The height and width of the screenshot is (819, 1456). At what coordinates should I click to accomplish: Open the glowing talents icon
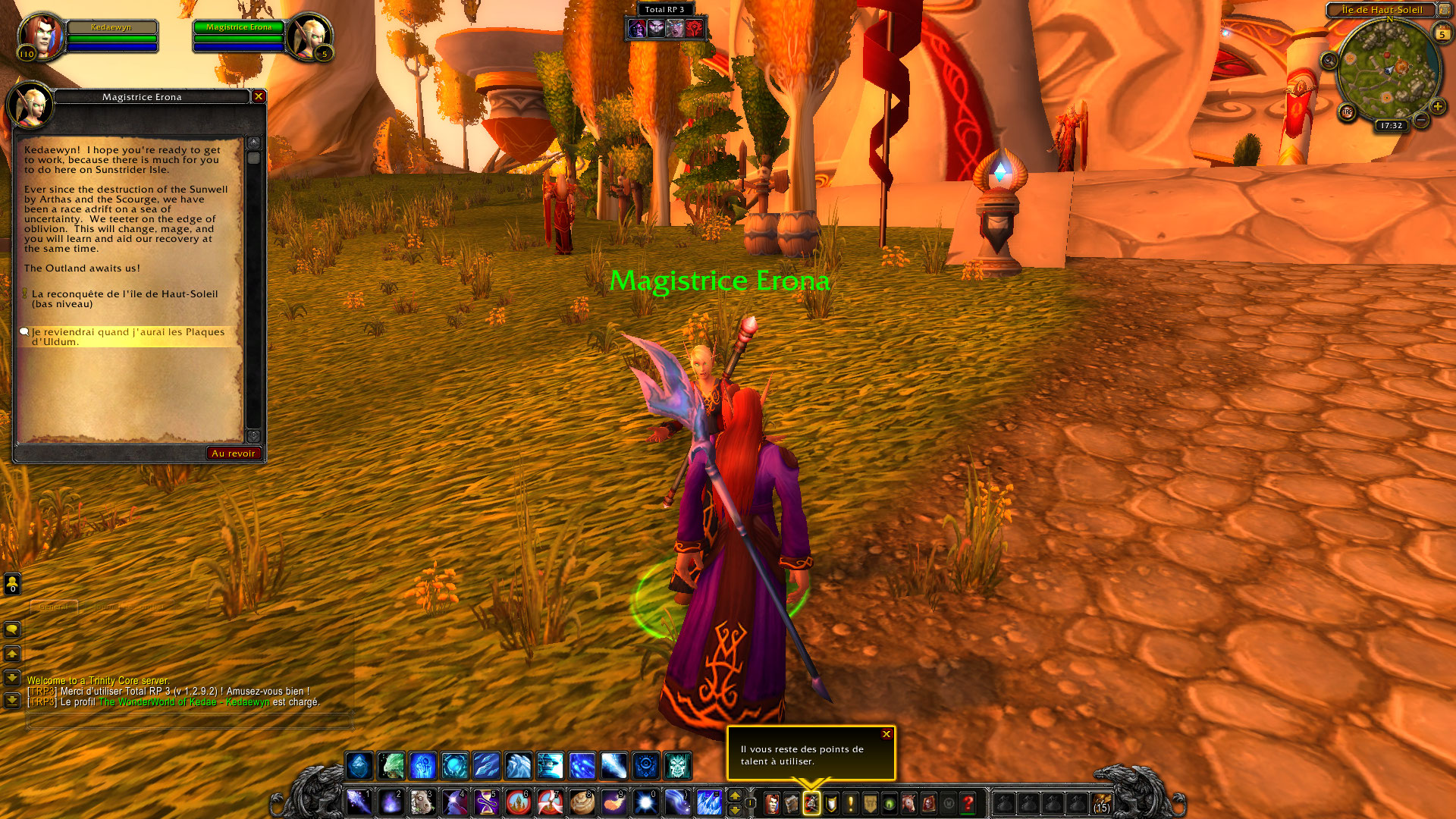point(811,803)
